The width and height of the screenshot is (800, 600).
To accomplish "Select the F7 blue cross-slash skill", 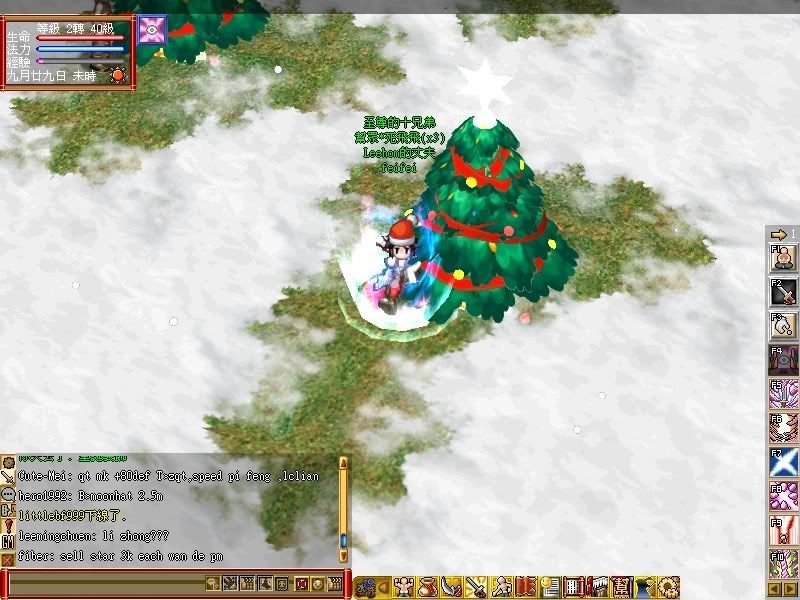I will [782, 461].
